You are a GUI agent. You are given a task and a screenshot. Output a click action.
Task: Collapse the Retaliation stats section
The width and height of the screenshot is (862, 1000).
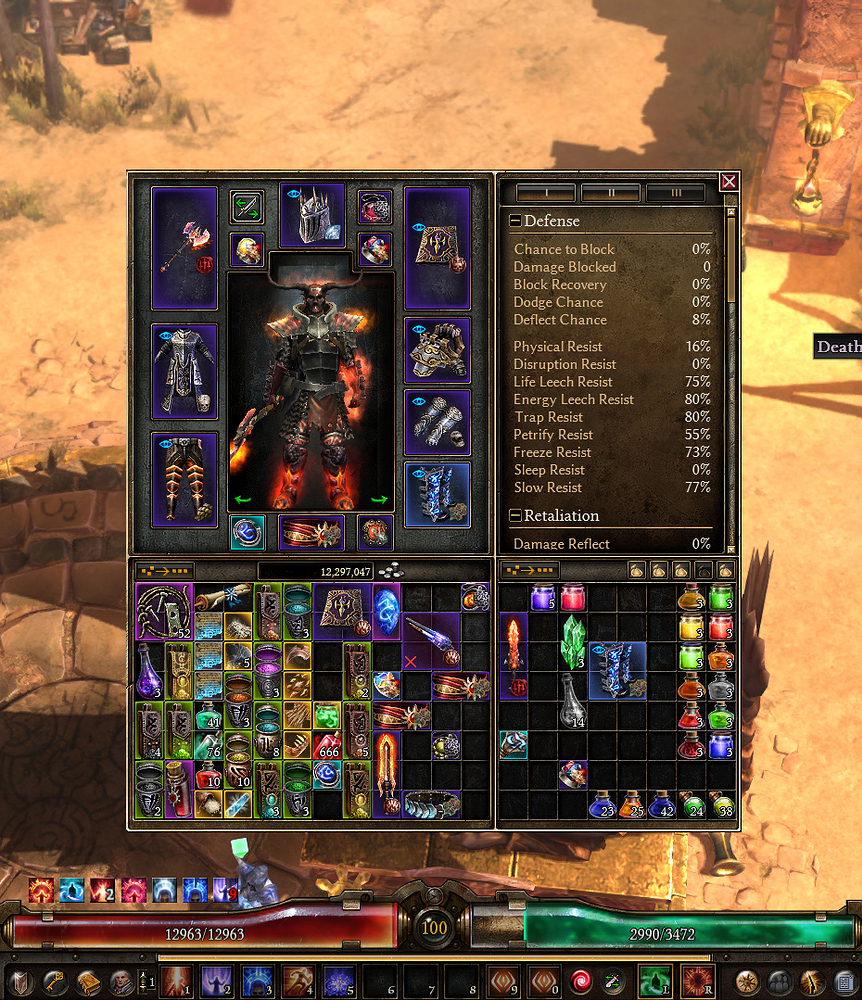click(515, 516)
